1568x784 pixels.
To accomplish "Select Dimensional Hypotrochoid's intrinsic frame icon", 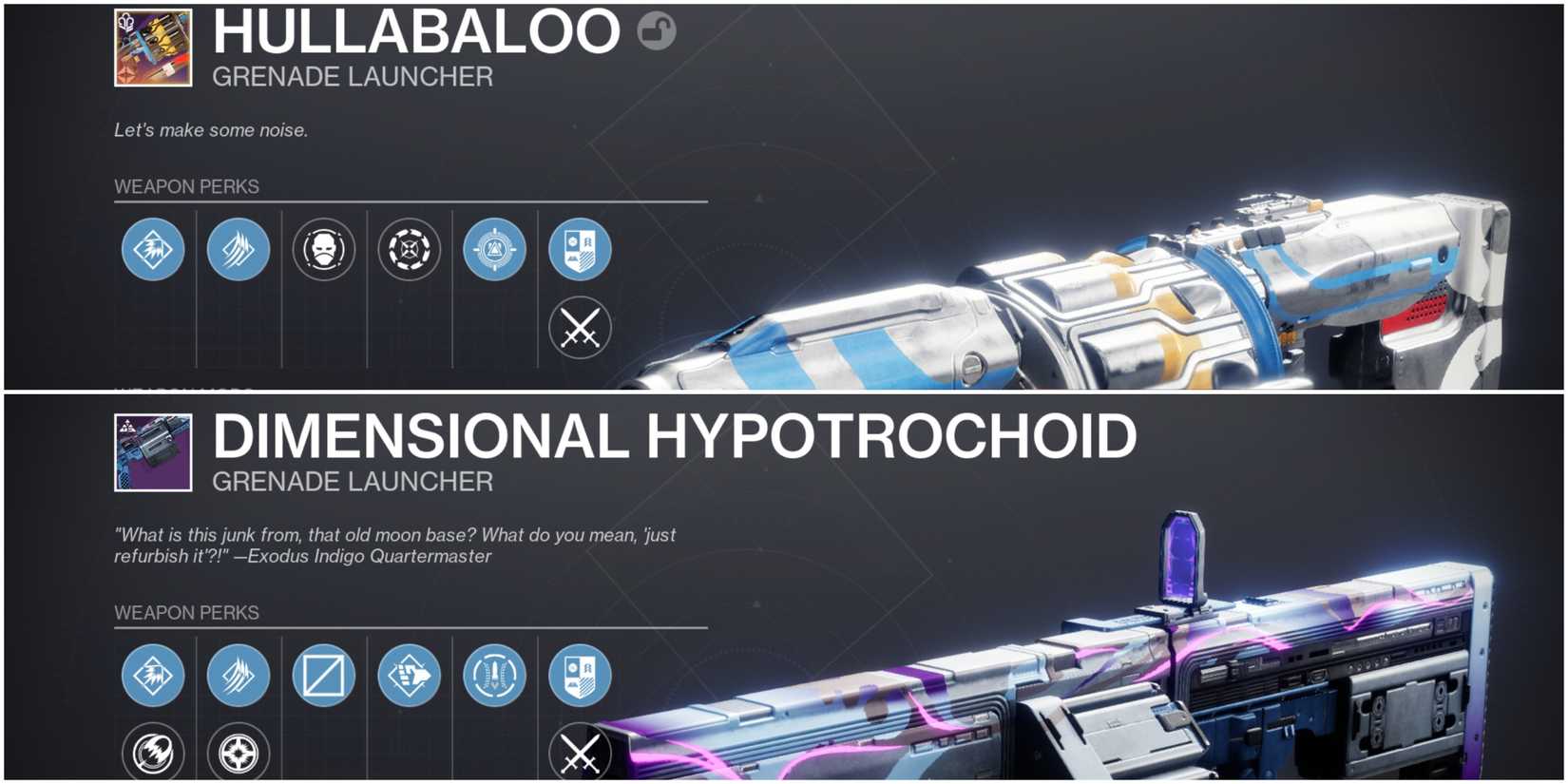I will coord(152,675).
